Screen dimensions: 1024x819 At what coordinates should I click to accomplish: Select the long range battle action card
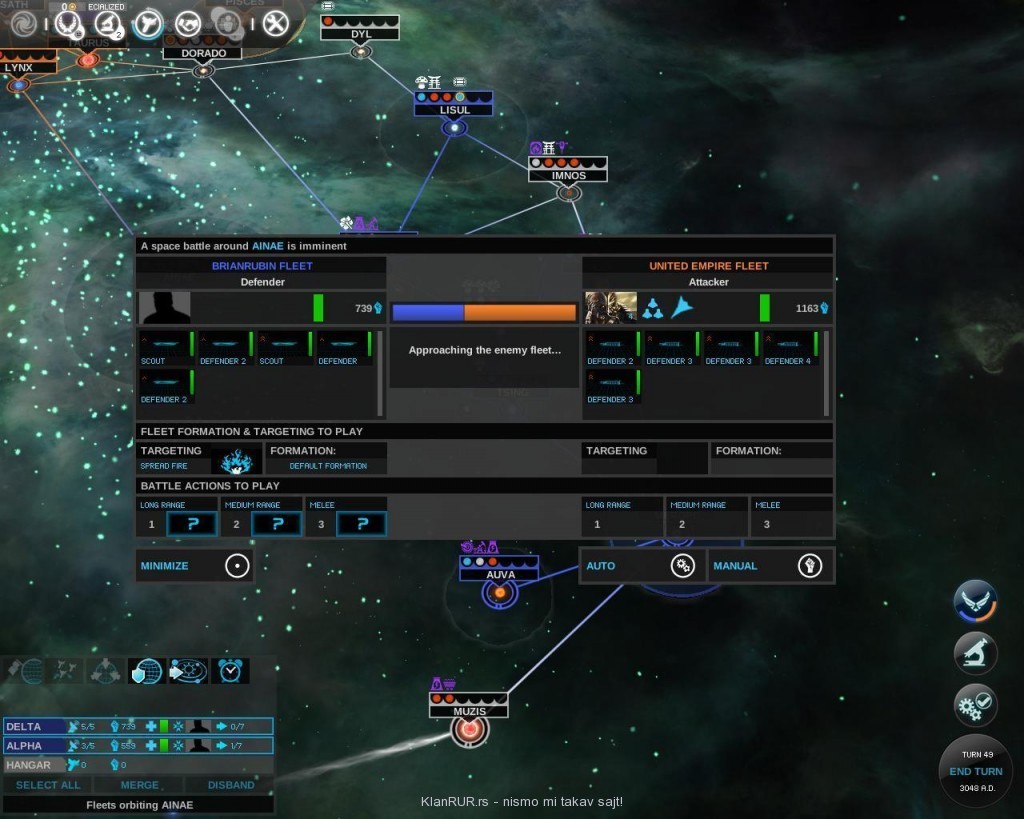coord(191,524)
